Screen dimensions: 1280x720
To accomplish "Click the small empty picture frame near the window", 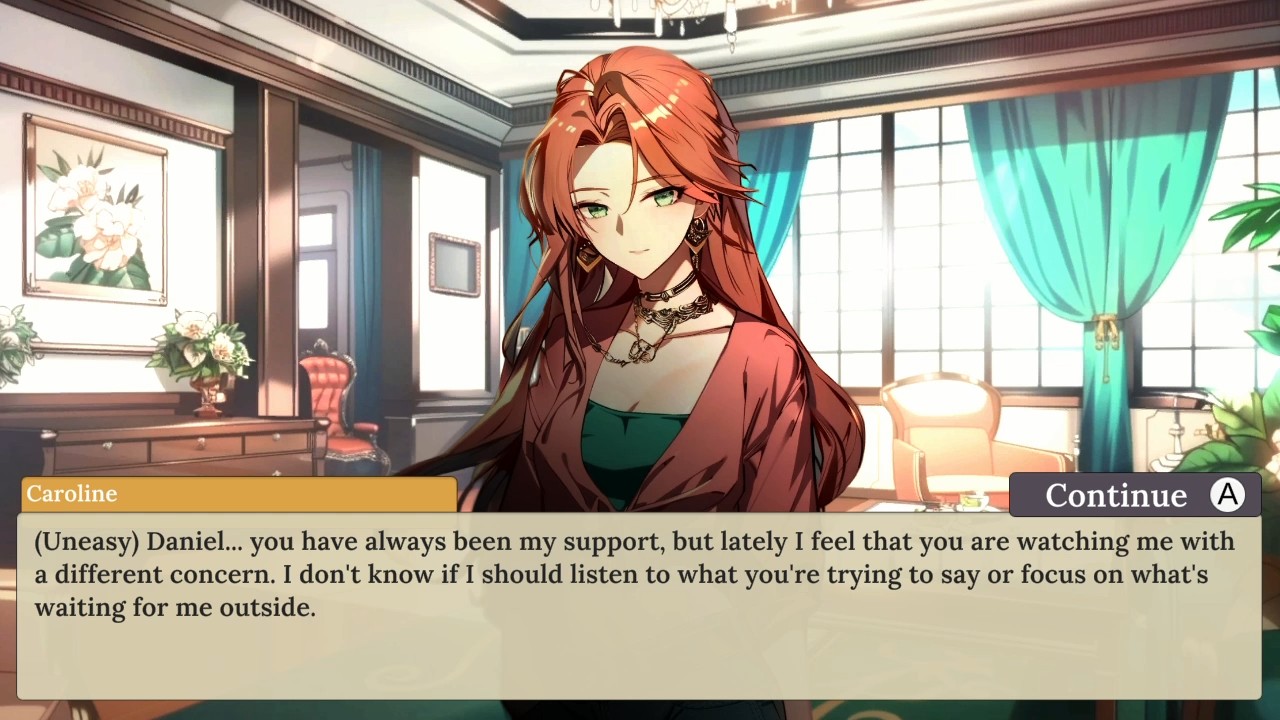I will [456, 262].
